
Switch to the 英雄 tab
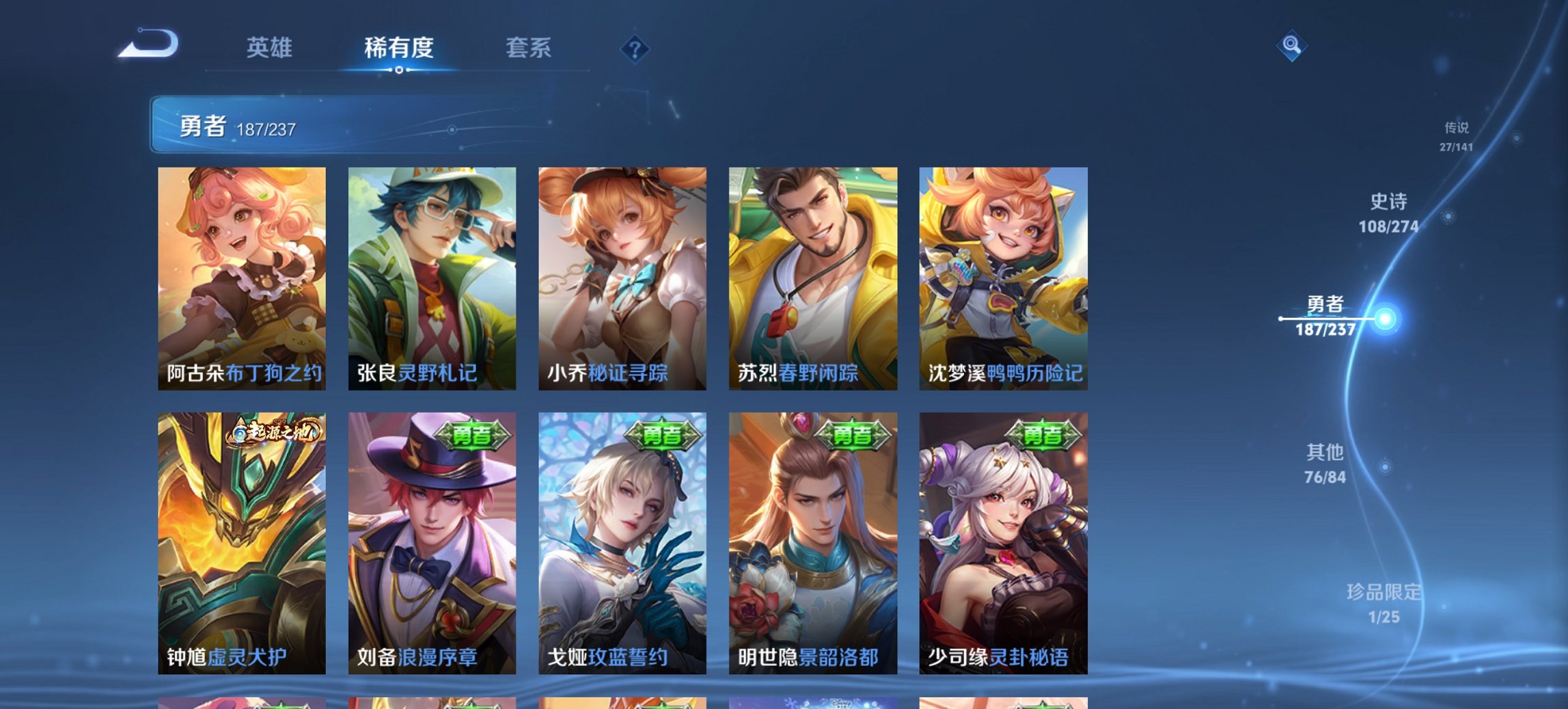pos(270,48)
